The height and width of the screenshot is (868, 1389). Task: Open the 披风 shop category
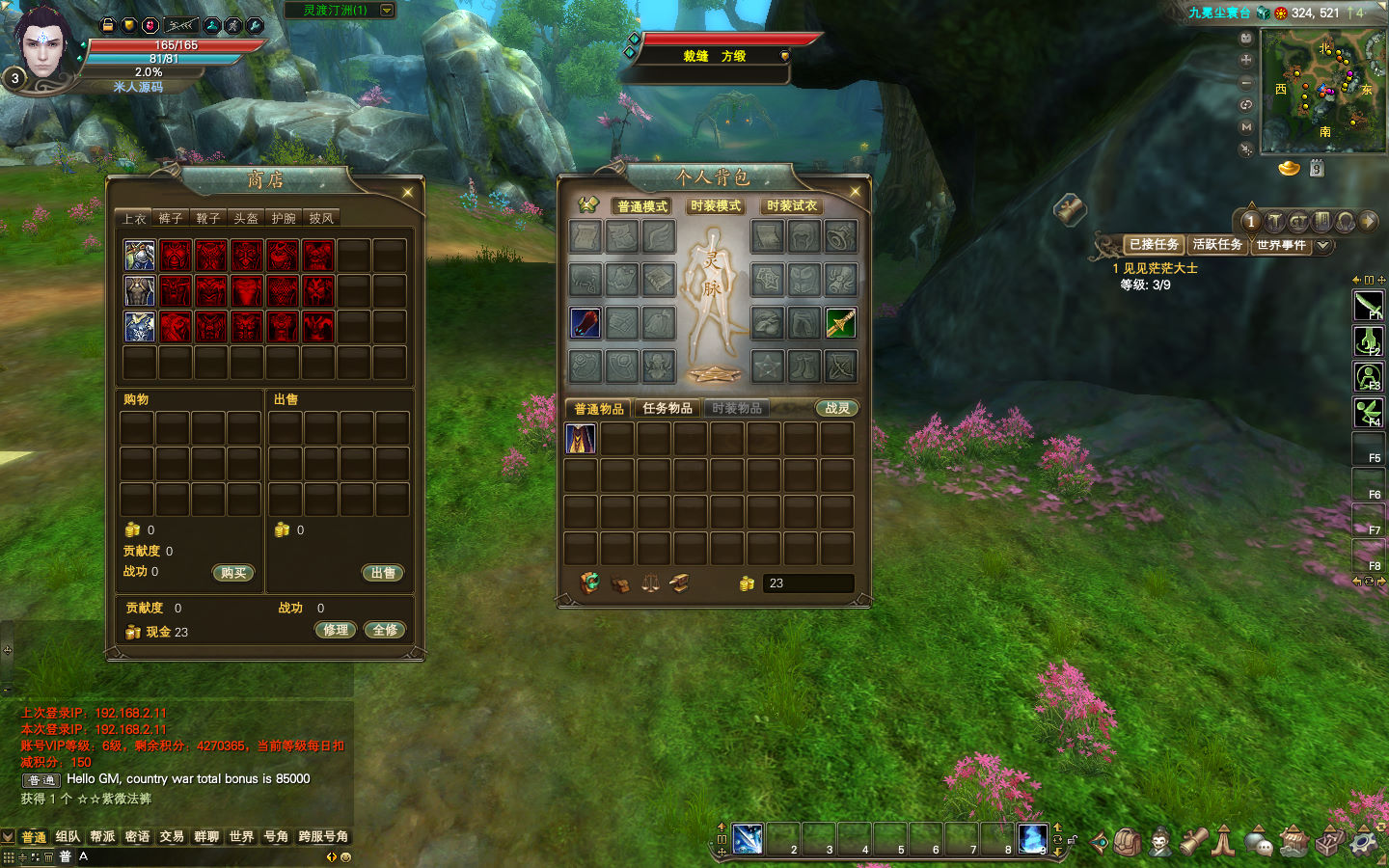[321, 219]
